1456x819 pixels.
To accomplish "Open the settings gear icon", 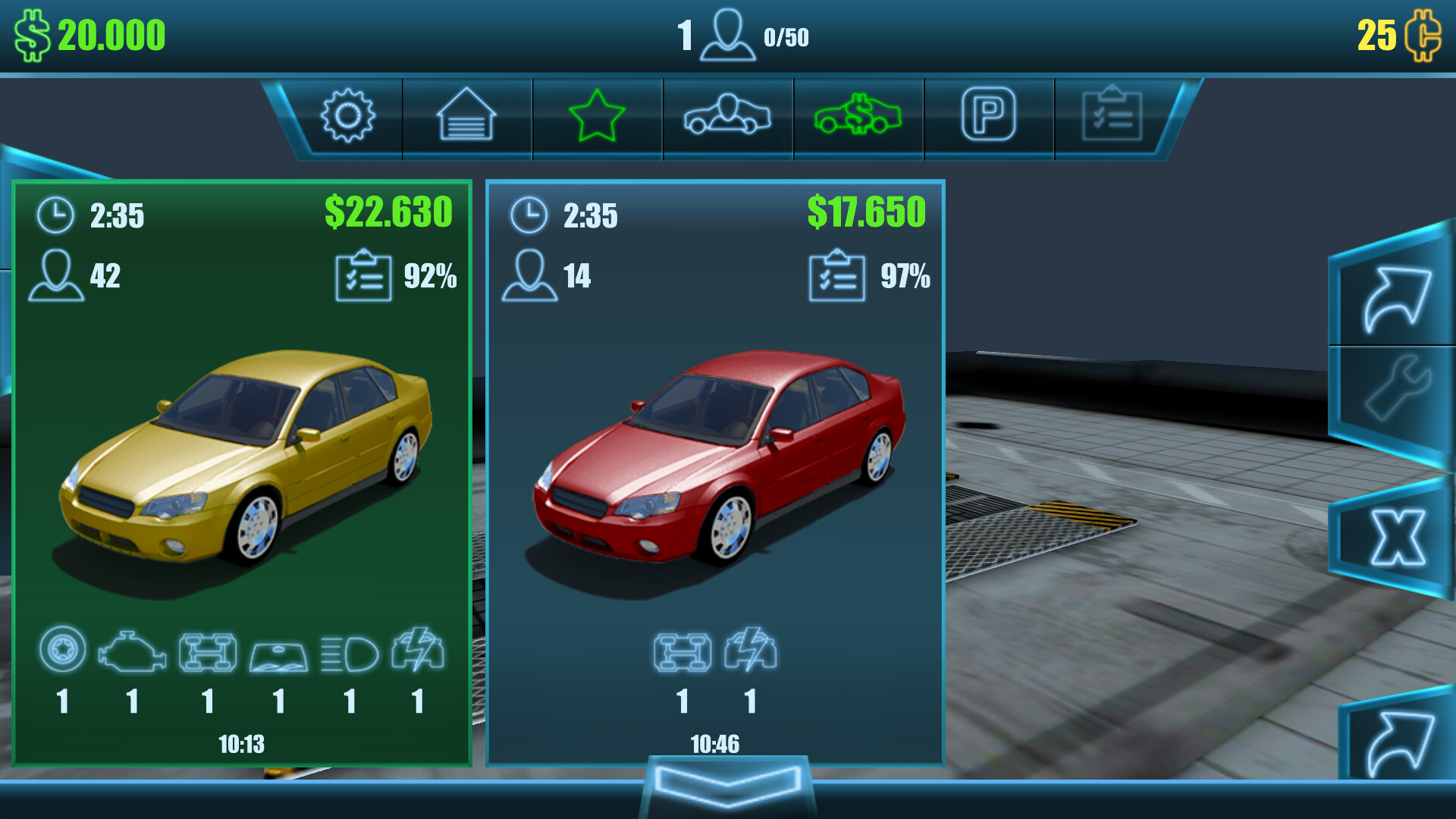I will [x=349, y=118].
